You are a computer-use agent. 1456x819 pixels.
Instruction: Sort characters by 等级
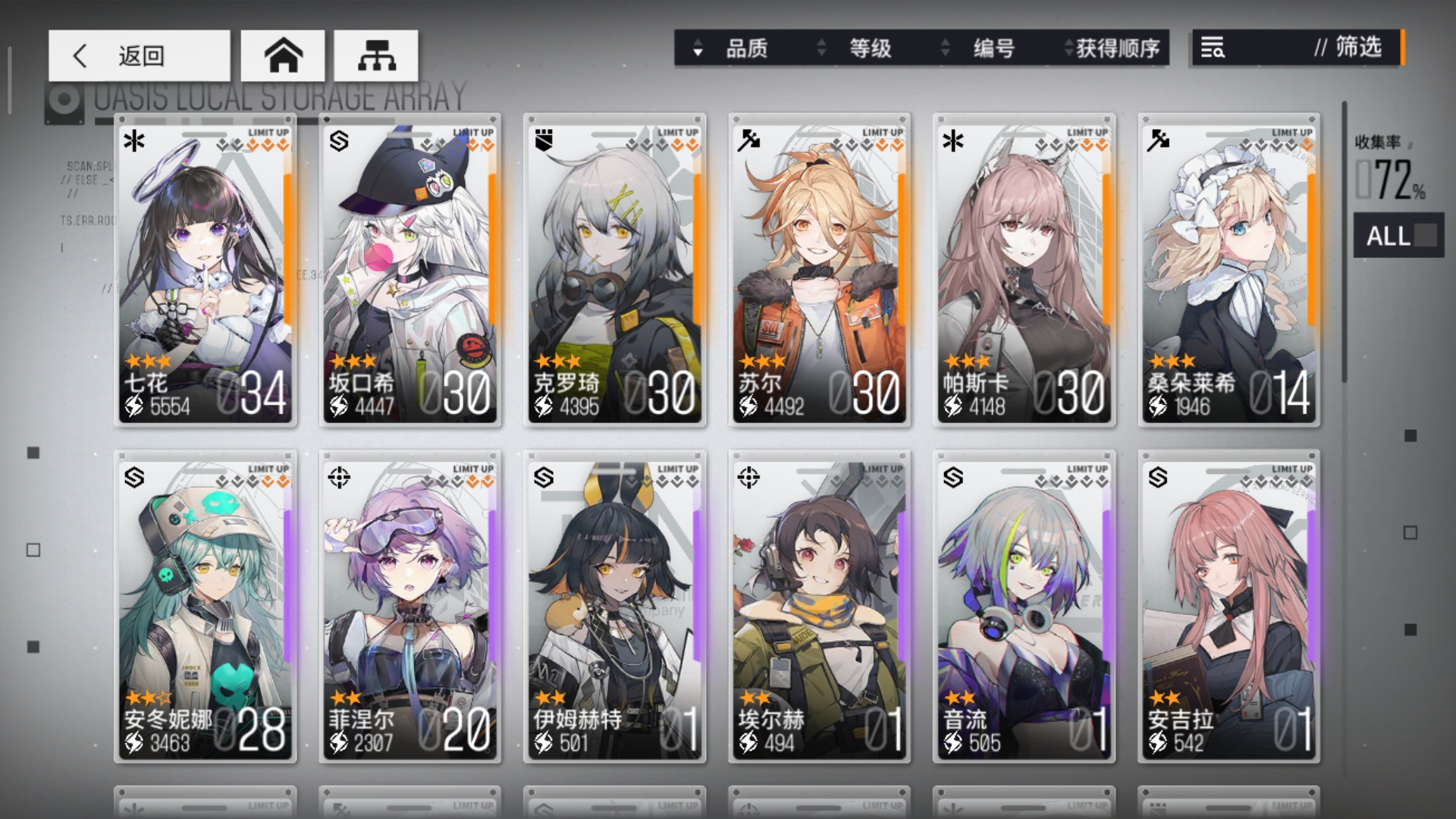[859, 49]
